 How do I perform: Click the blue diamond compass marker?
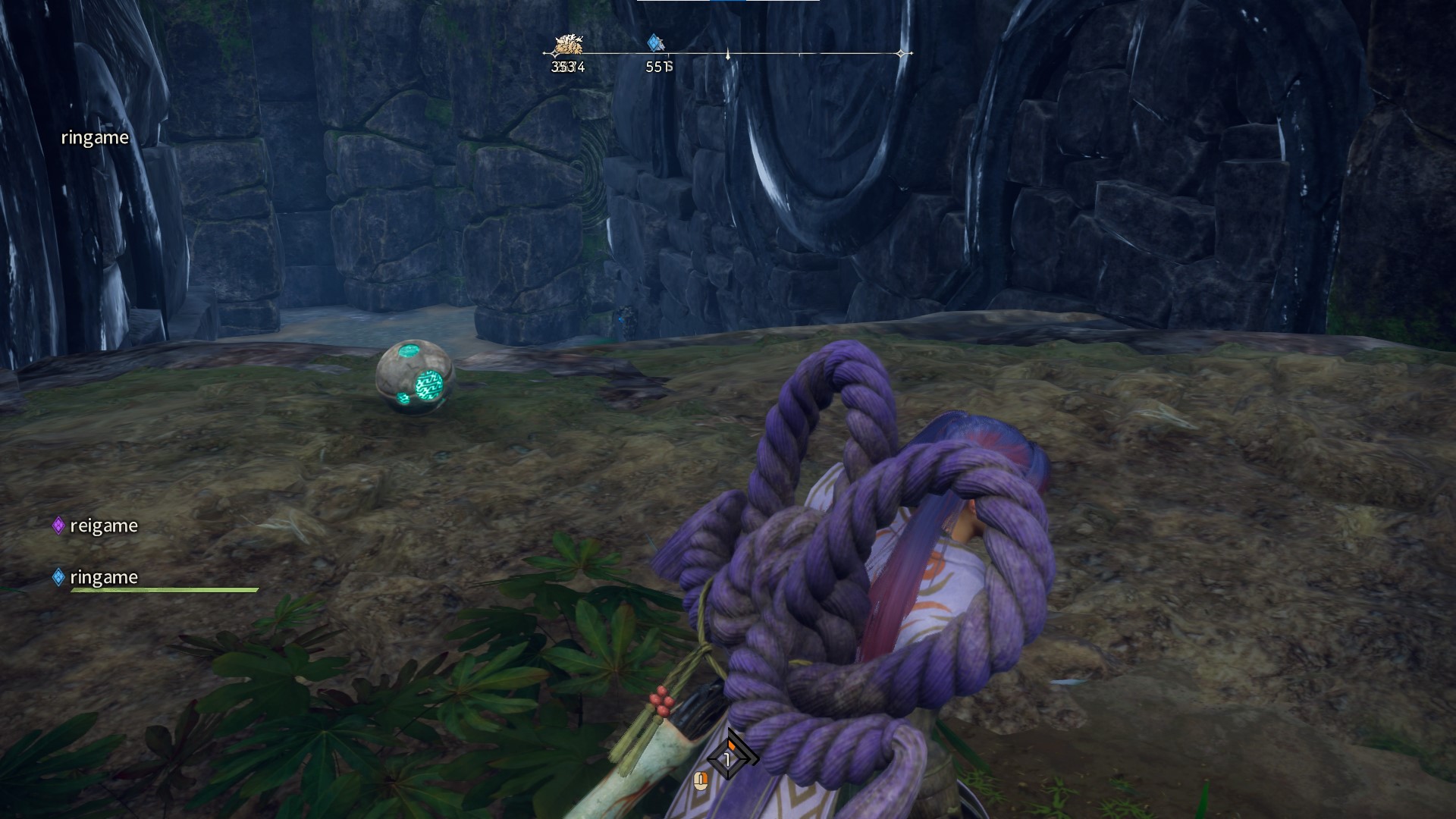655,43
